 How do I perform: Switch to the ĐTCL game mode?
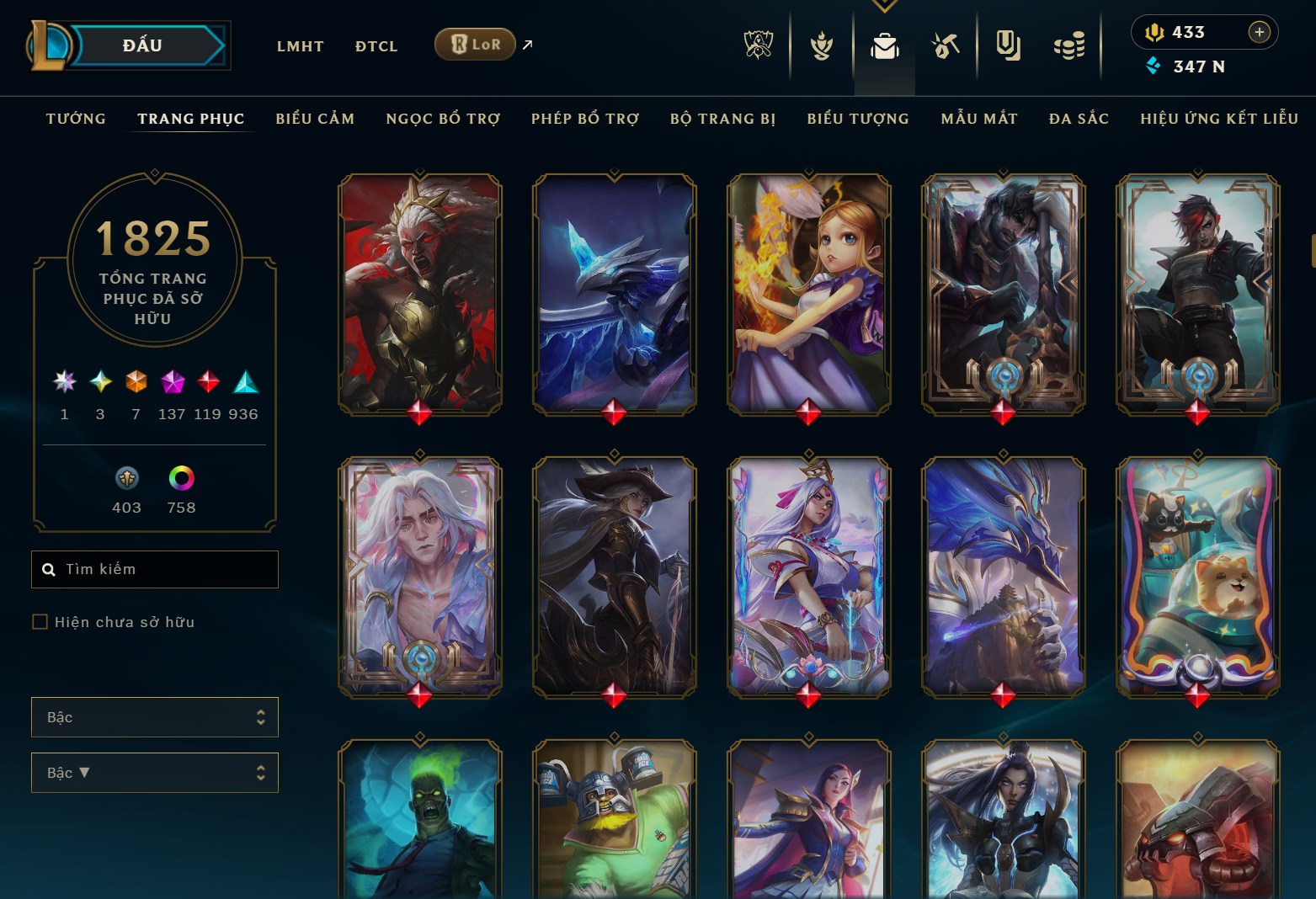click(376, 46)
